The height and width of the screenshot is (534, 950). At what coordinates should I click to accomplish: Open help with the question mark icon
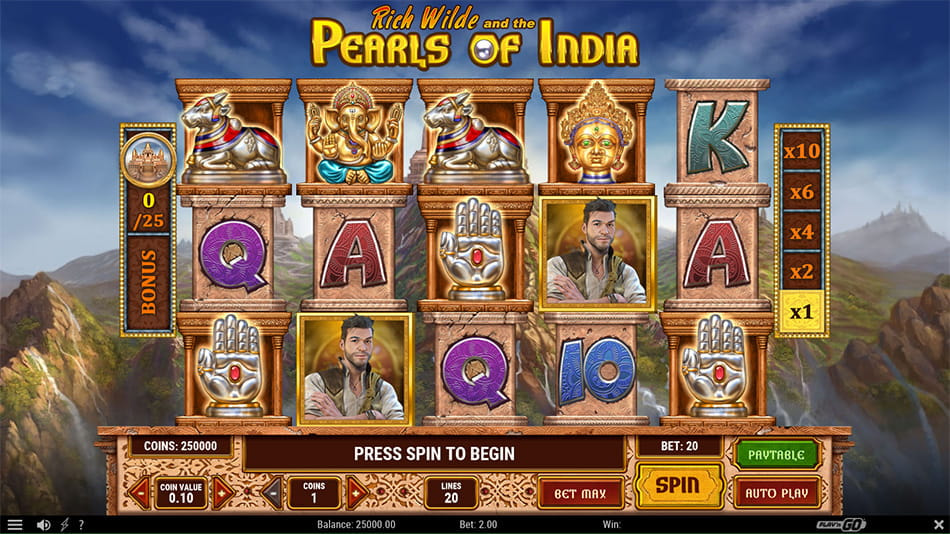(x=81, y=524)
